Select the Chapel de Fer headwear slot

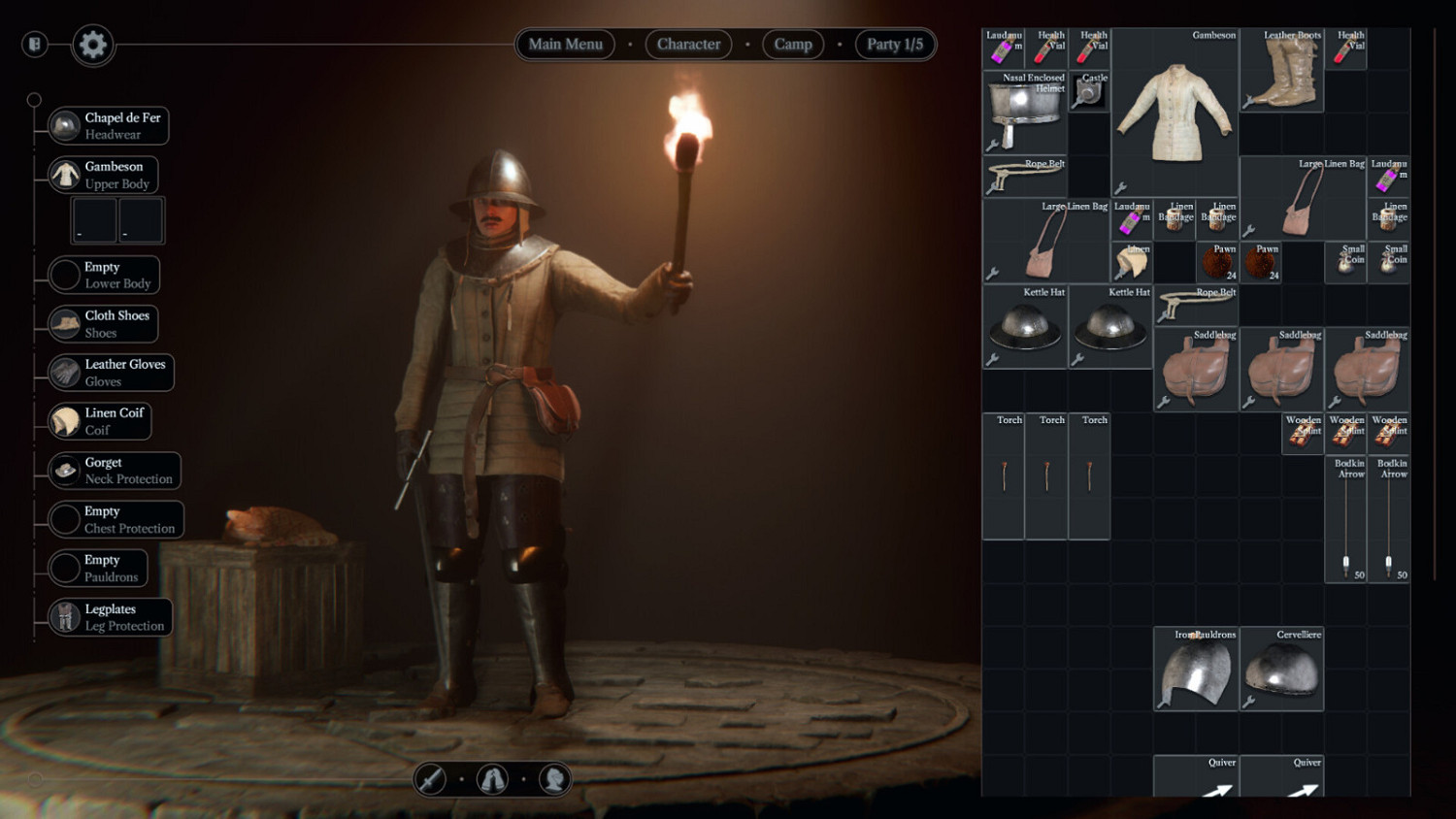click(108, 126)
